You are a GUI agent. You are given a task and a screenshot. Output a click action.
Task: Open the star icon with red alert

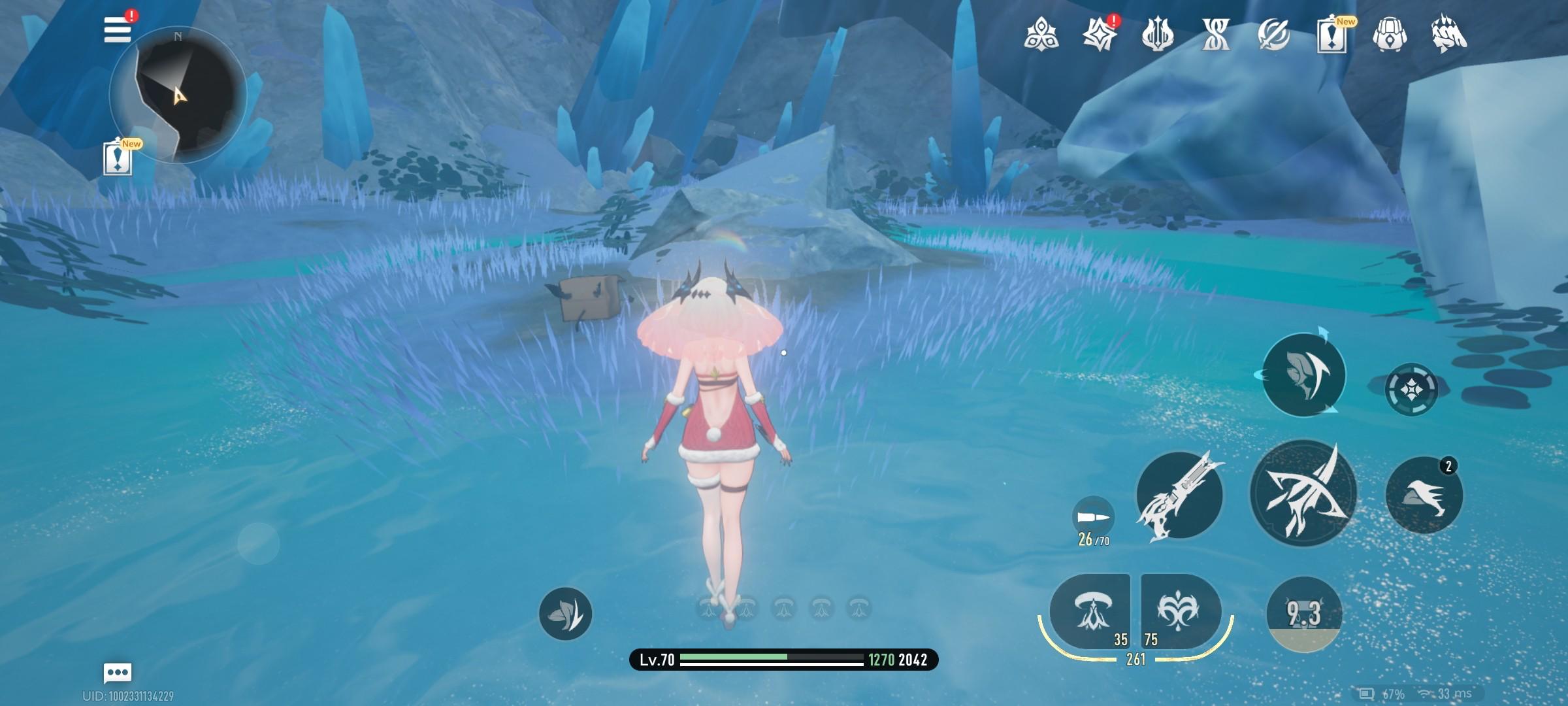[x=1099, y=34]
